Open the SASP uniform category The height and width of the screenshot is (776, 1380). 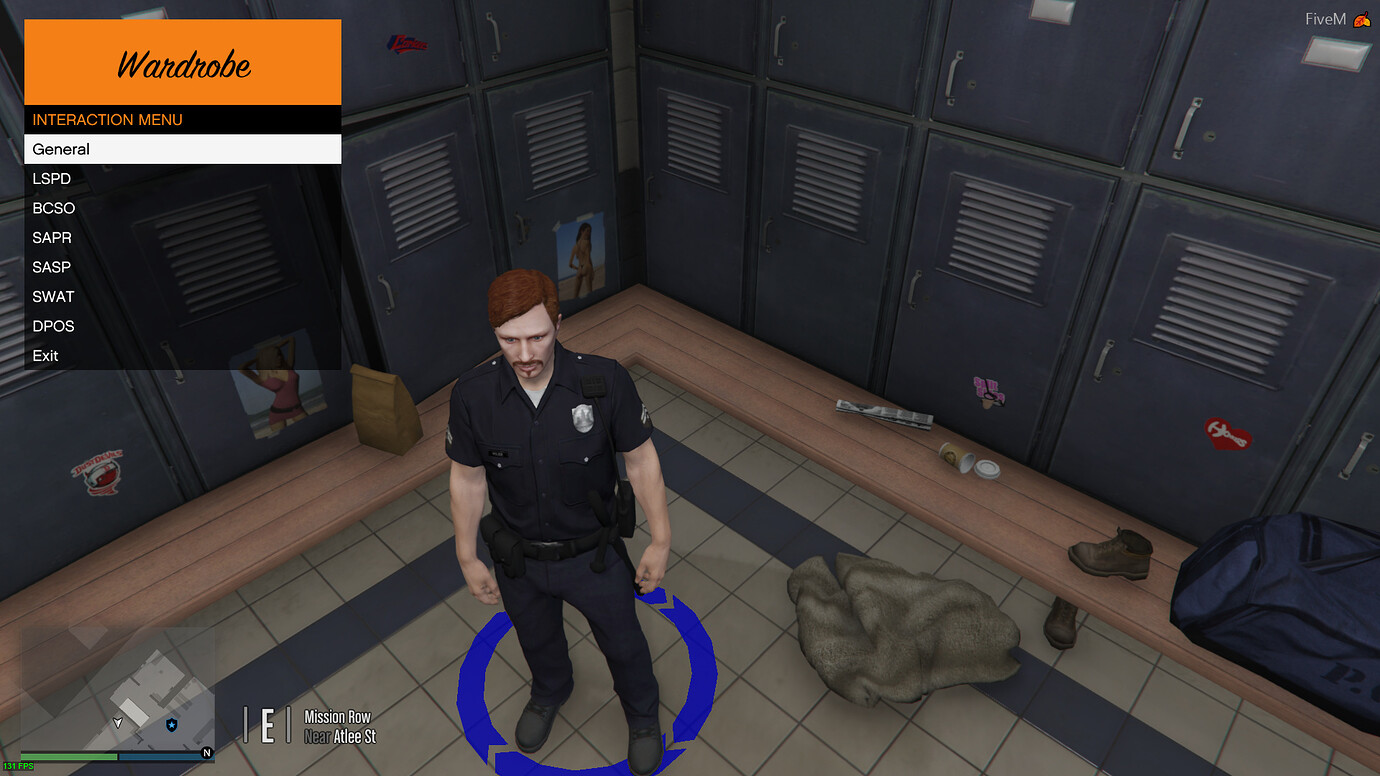pyautogui.click(x=51, y=267)
